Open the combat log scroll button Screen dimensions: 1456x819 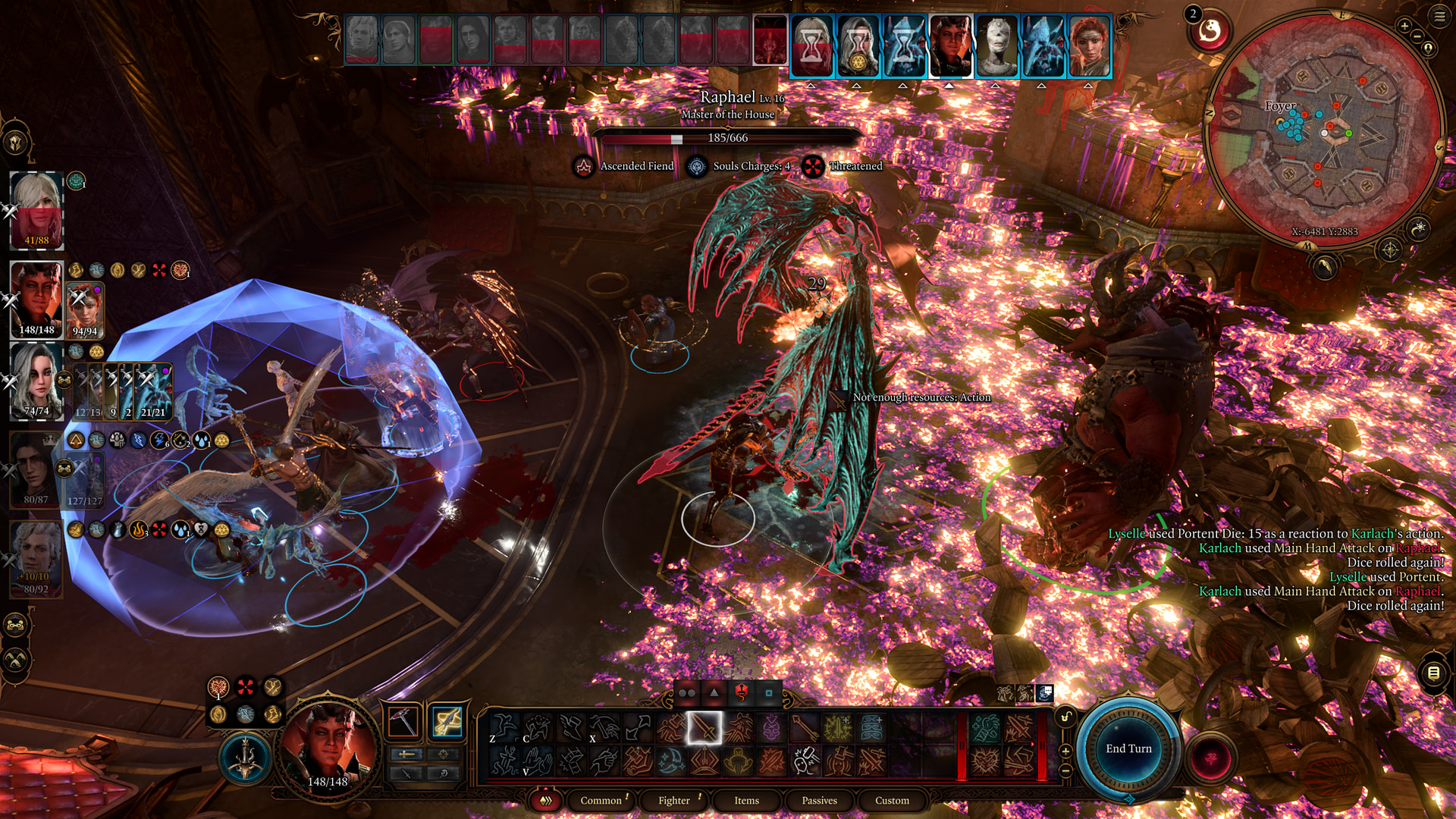[1433, 673]
